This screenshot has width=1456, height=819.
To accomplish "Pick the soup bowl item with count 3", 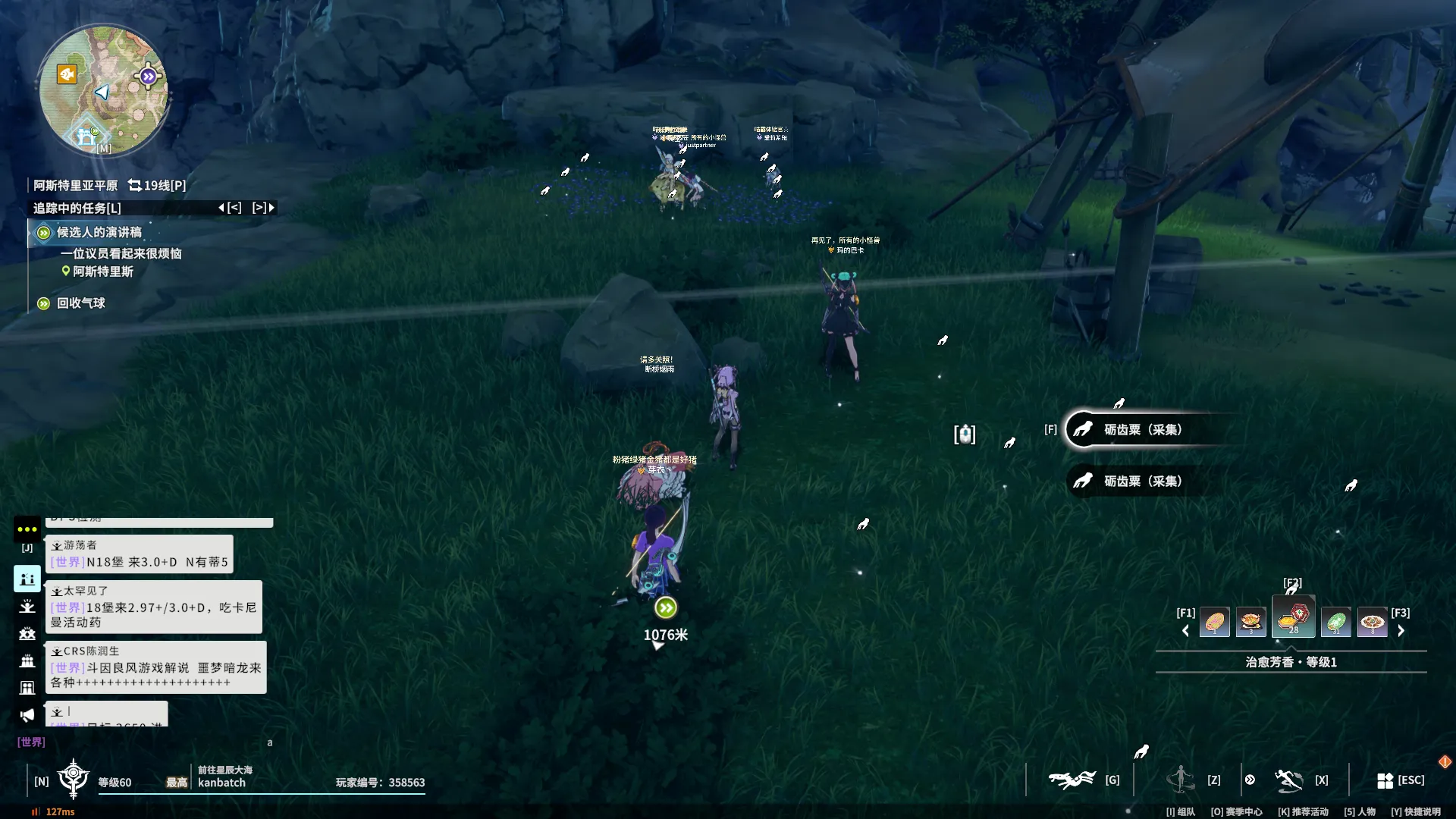I will (1250, 623).
